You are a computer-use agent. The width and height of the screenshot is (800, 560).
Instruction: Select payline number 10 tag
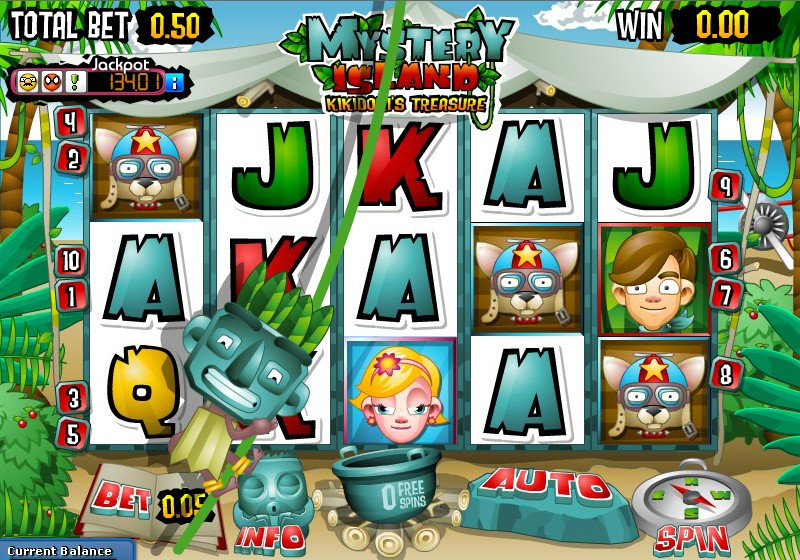[70, 262]
